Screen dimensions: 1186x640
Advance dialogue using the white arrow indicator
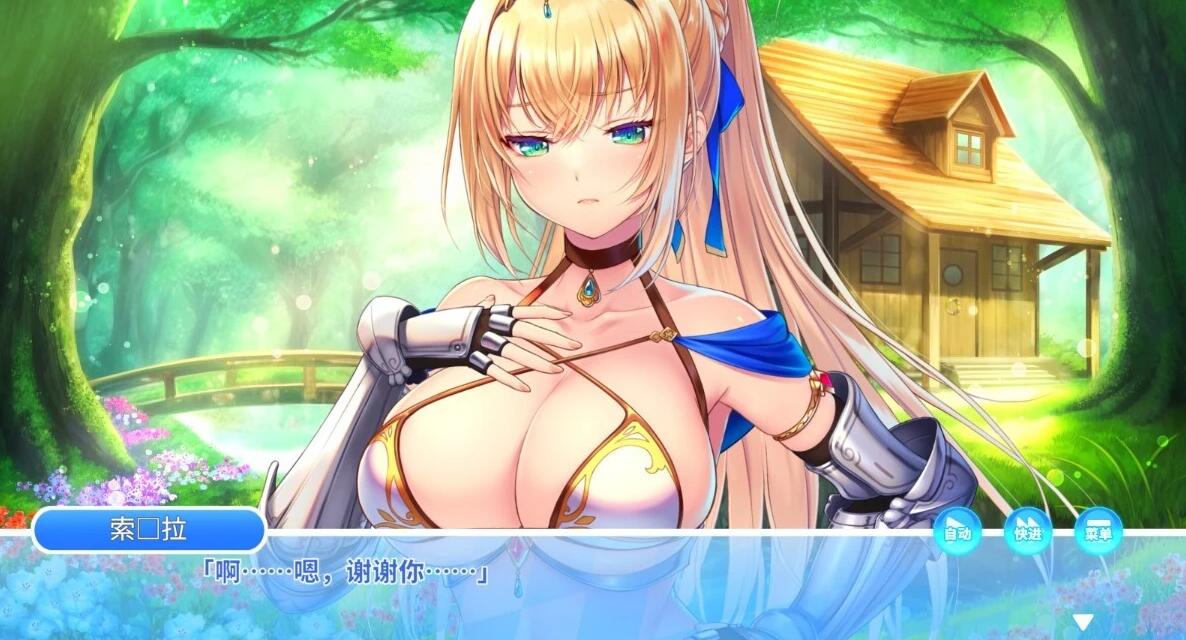coord(1083,622)
